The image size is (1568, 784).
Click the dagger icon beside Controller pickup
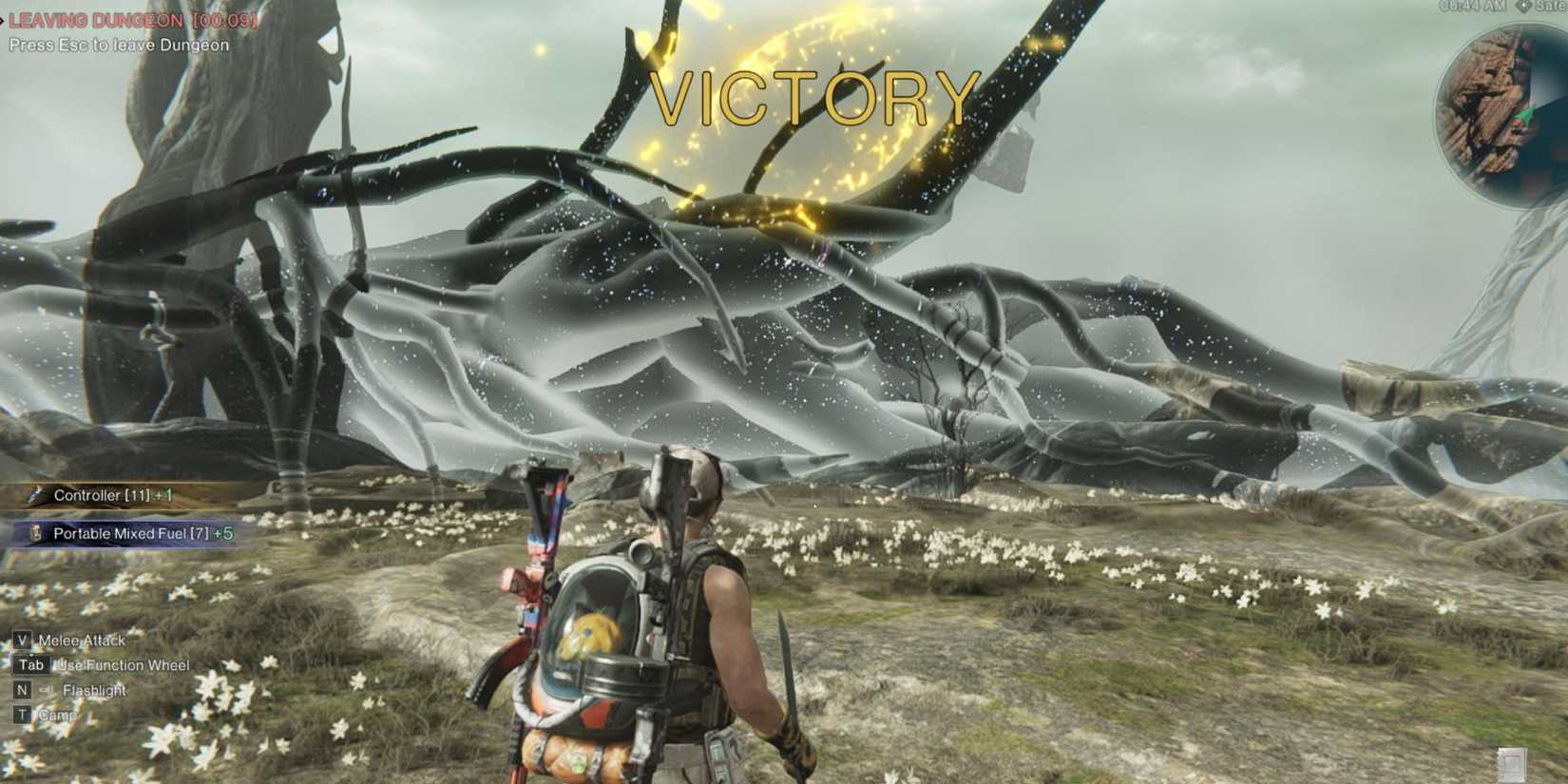pos(34,496)
